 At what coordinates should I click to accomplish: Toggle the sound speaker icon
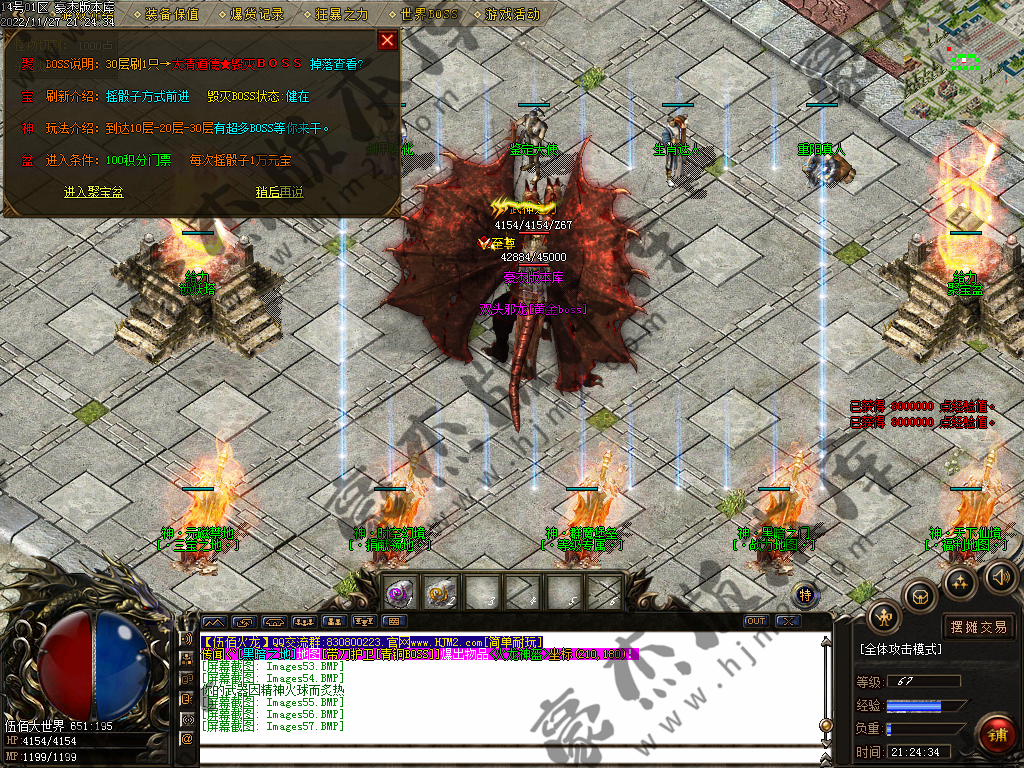[1000, 576]
